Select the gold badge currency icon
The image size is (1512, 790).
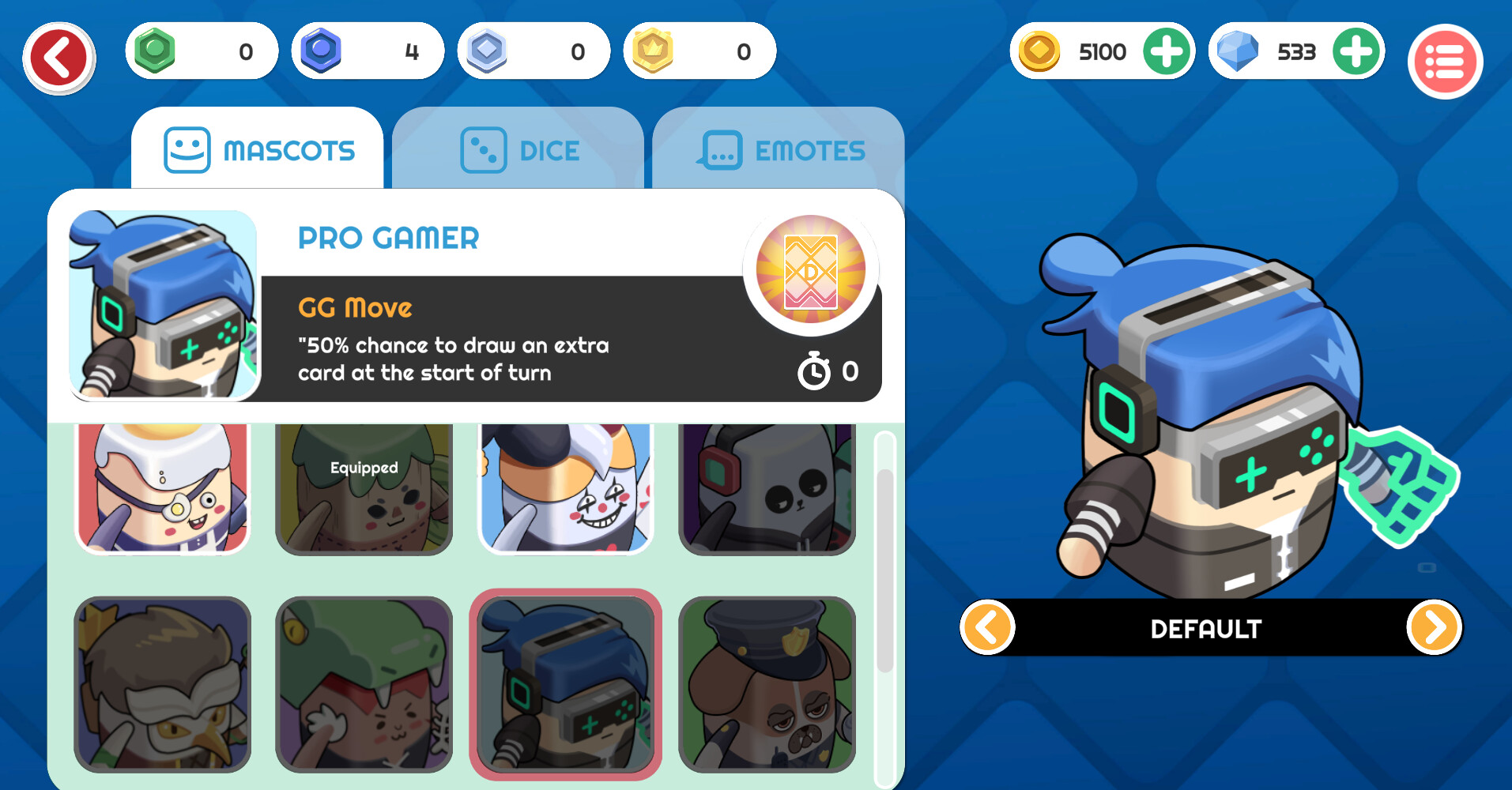click(x=653, y=51)
